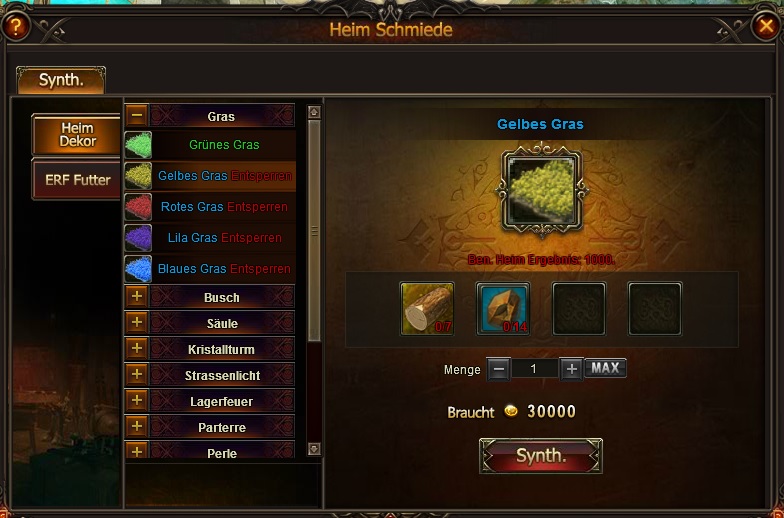The width and height of the screenshot is (784, 518).
Task: Click the large Synth. craft button
Action: [x=541, y=456]
